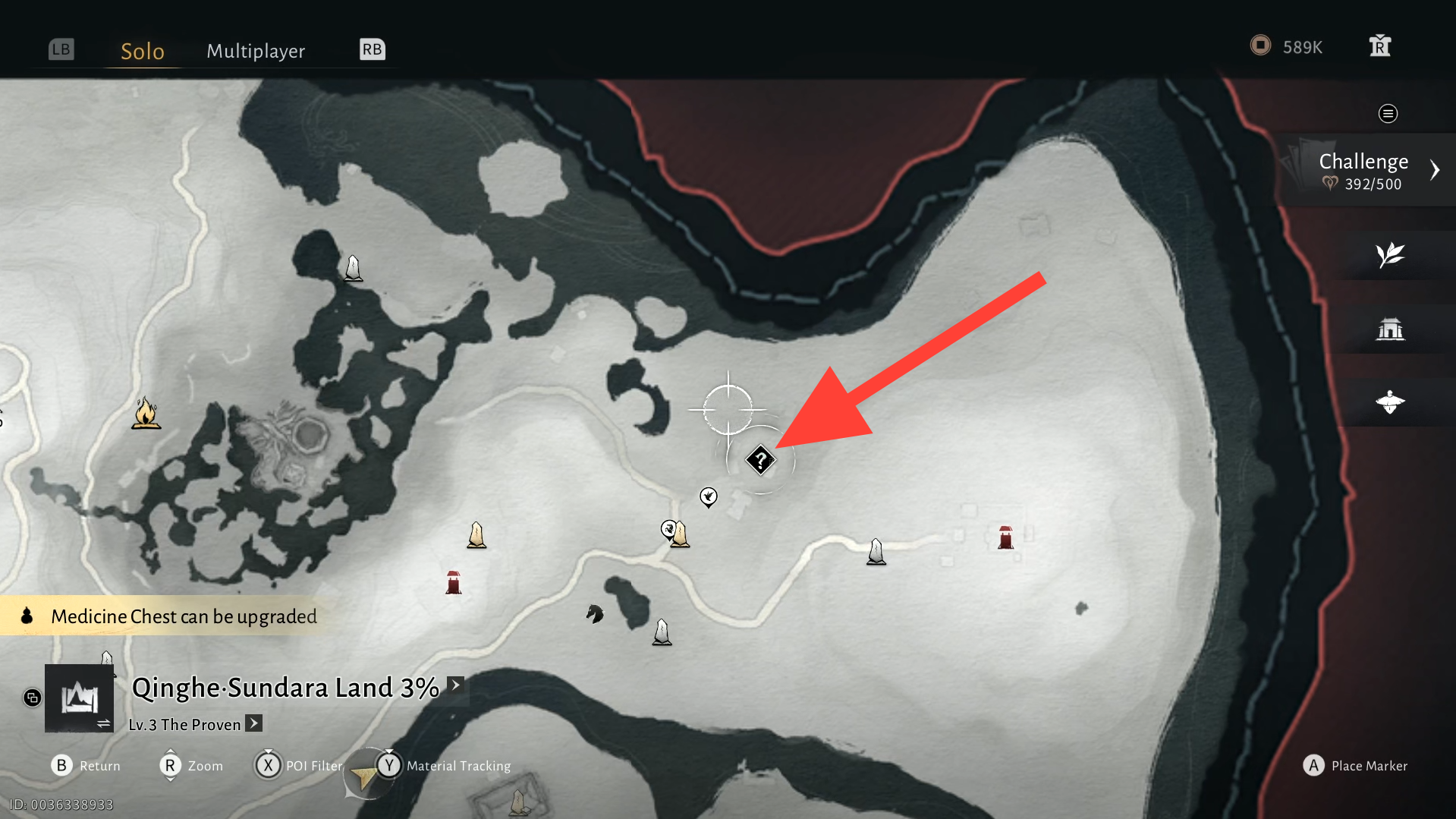Switch to the Multiplayer tab
The image size is (1456, 819).
point(256,51)
